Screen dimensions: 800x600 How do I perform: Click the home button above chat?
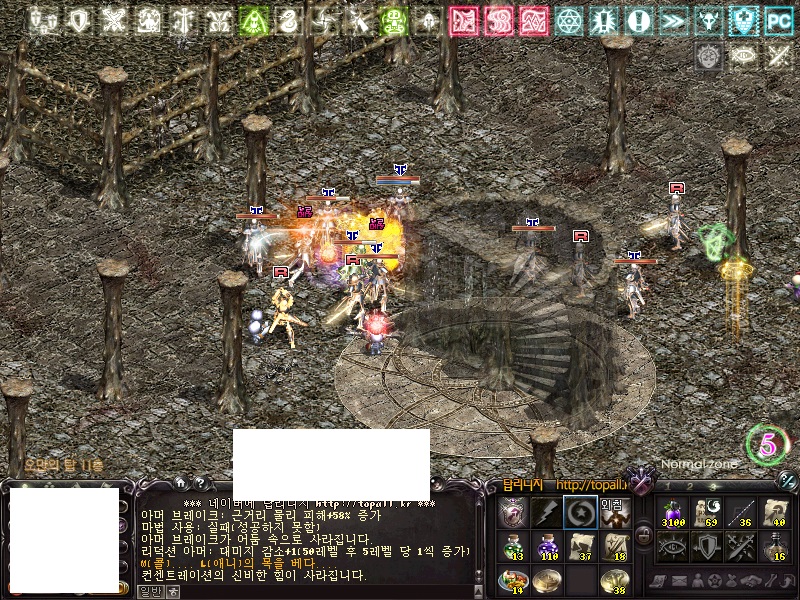pyautogui.click(x=183, y=485)
